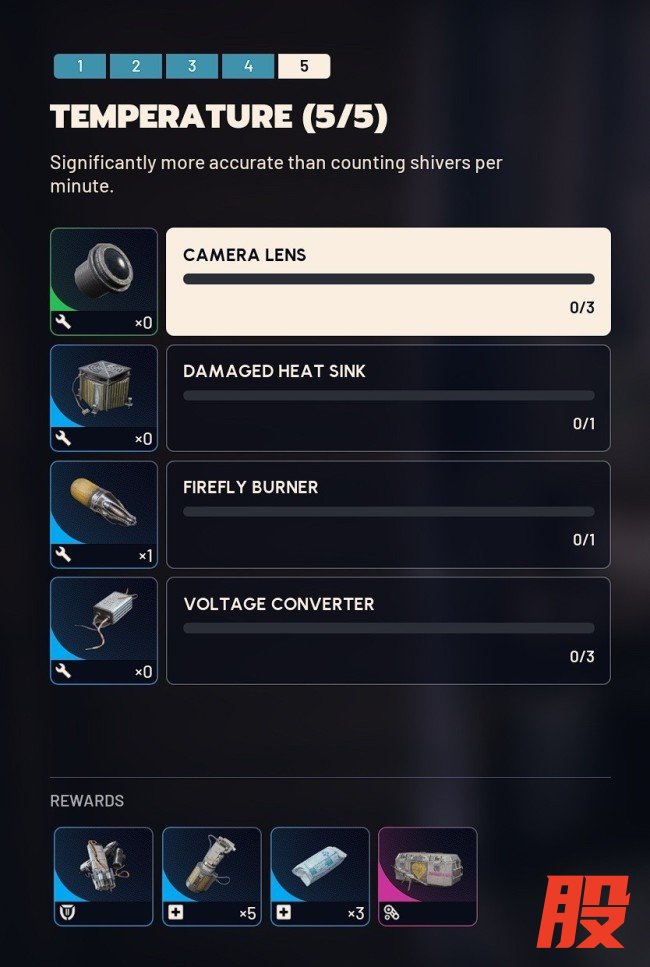
Task: Inspect the x5 medical reward item
Action: (x=212, y=876)
